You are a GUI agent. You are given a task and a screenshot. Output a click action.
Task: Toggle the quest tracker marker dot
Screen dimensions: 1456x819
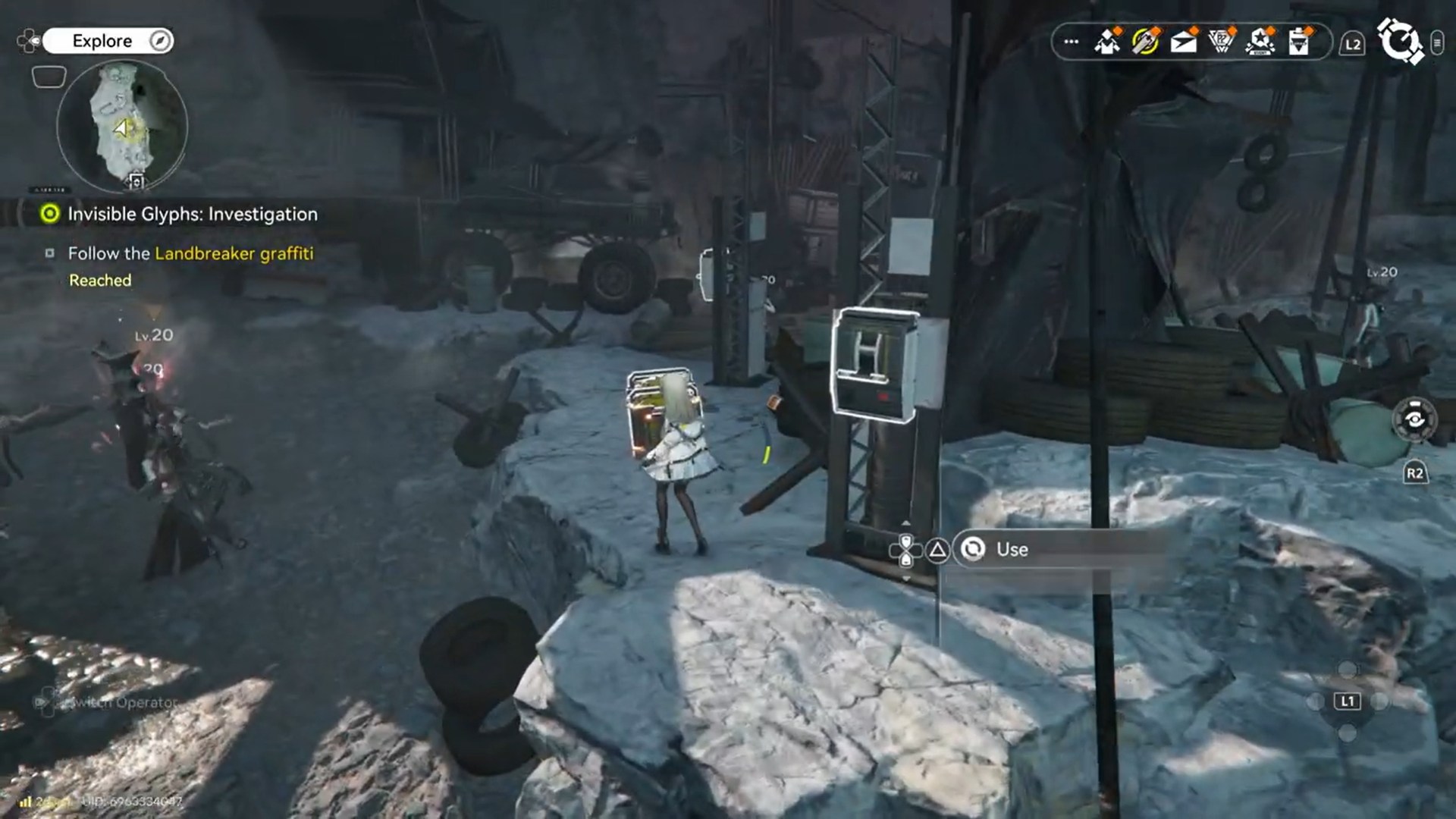click(50, 215)
